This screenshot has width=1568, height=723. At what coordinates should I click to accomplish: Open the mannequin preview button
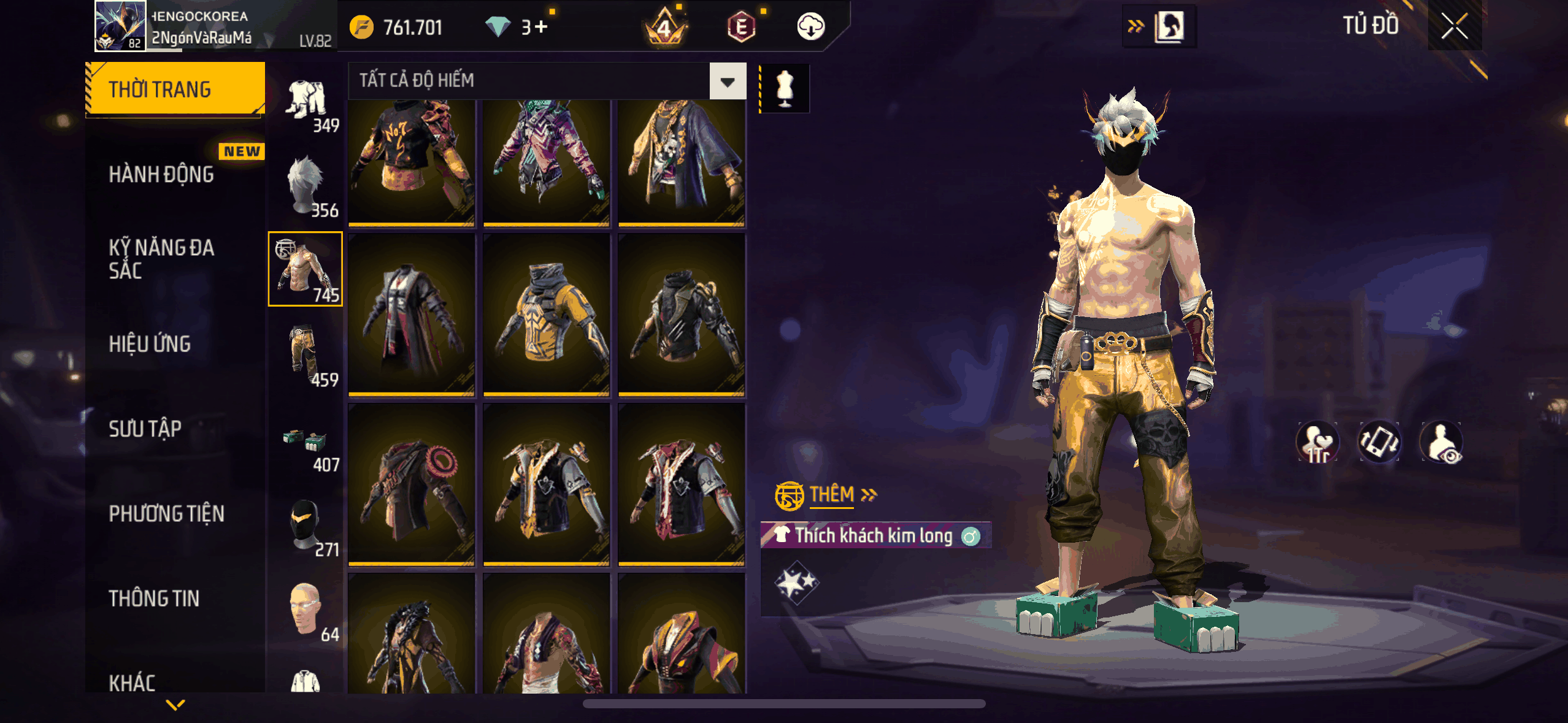[x=785, y=88]
